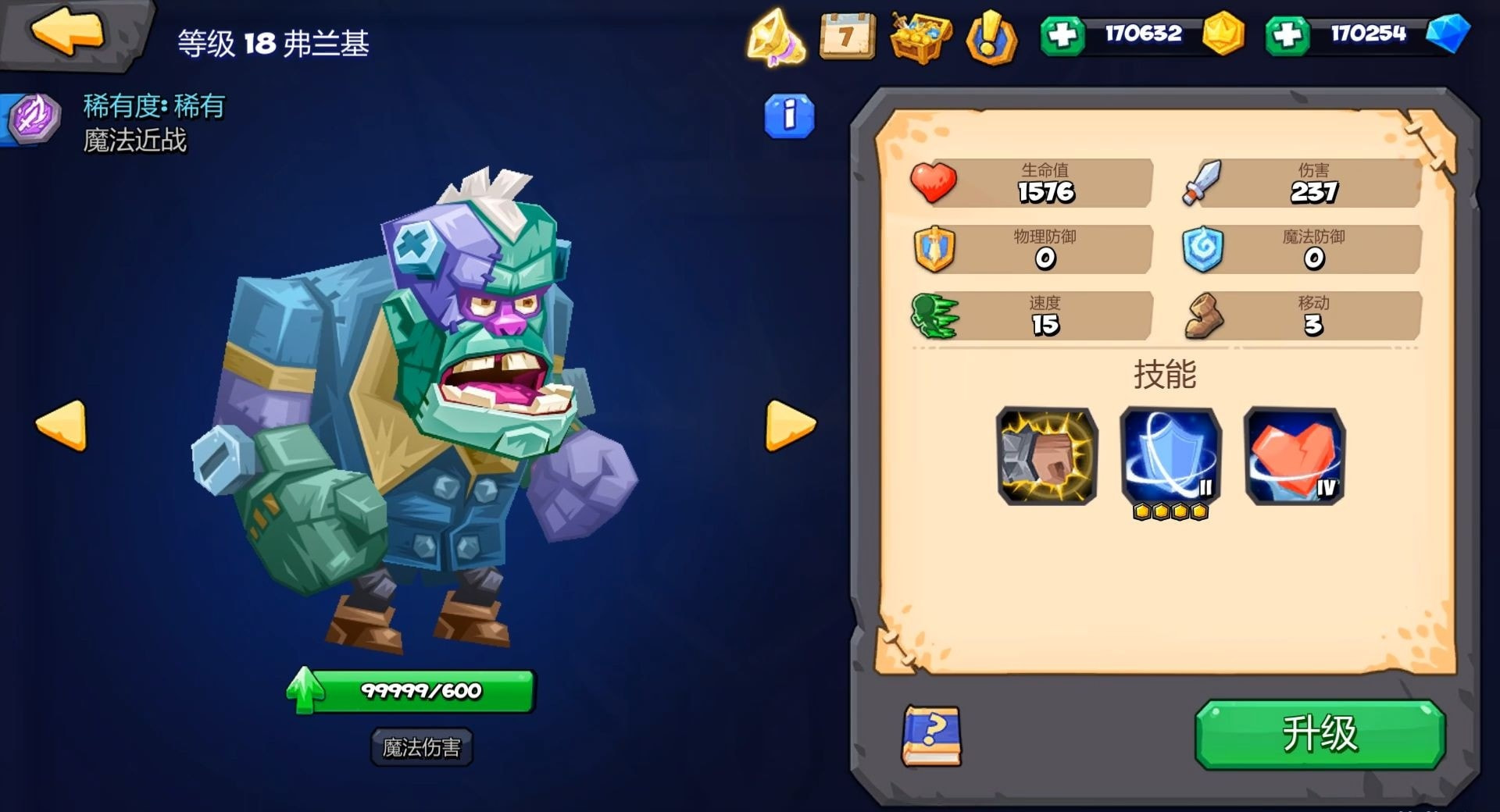Show the previous hero with left arrow

(62, 426)
